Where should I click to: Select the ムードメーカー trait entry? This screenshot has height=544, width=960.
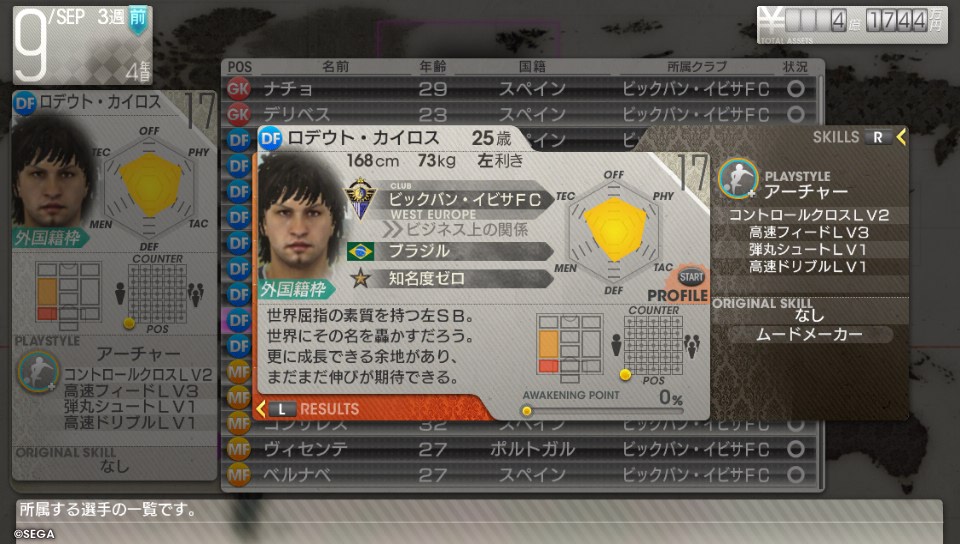(x=808, y=334)
